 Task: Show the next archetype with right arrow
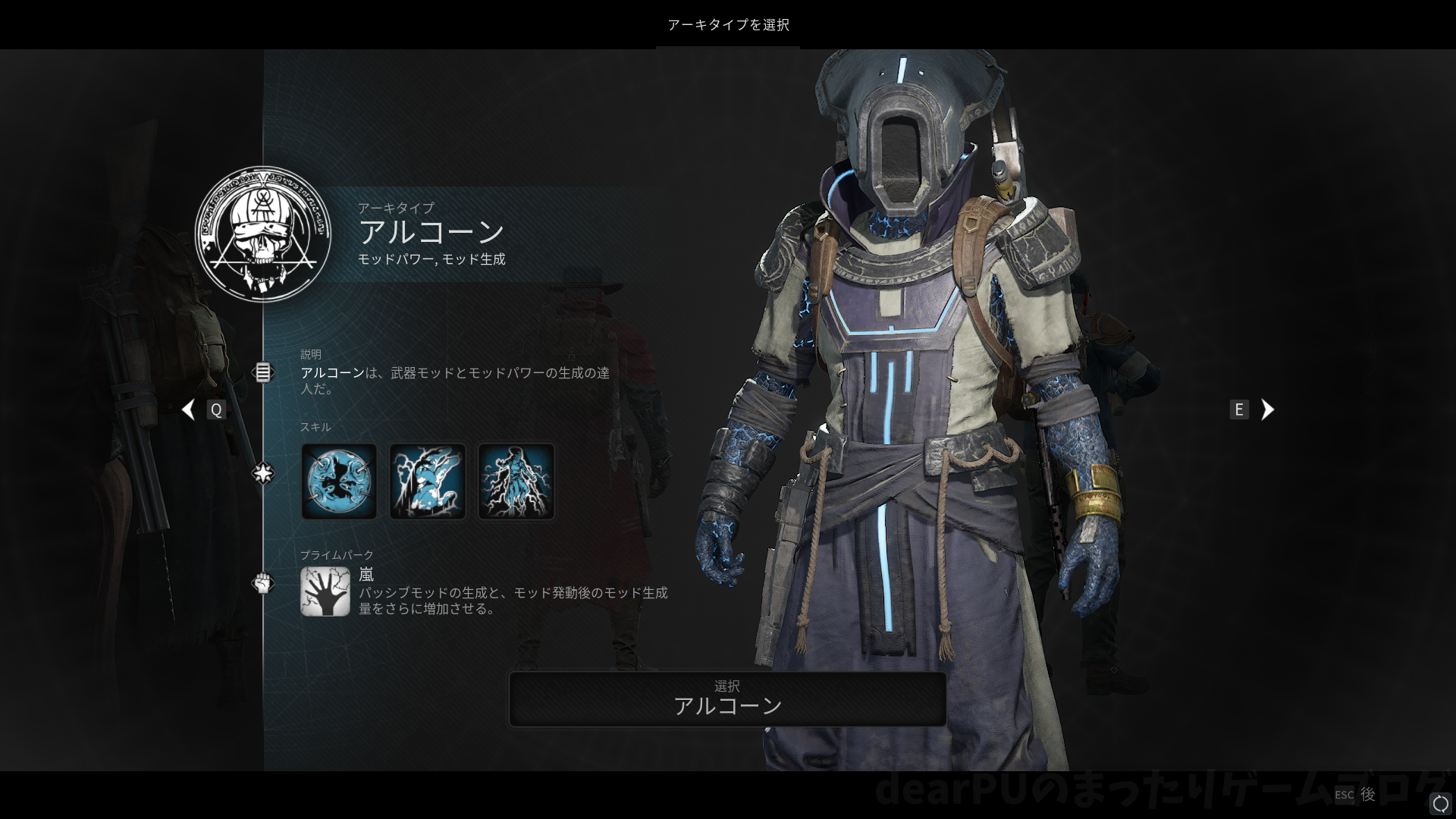click(1267, 409)
